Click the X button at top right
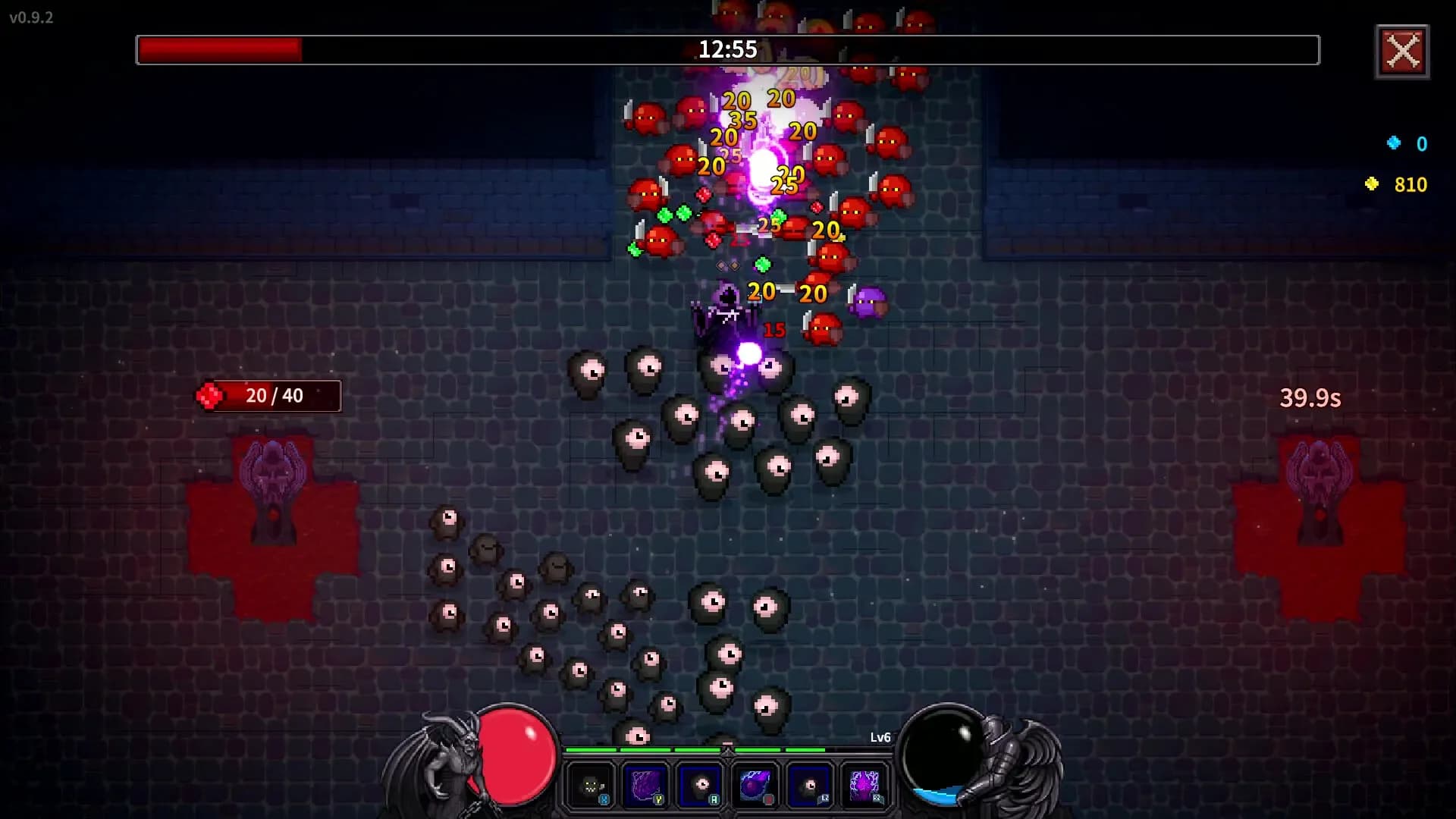Image resolution: width=1456 pixels, height=819 pixels. [x=1402, y=52]
